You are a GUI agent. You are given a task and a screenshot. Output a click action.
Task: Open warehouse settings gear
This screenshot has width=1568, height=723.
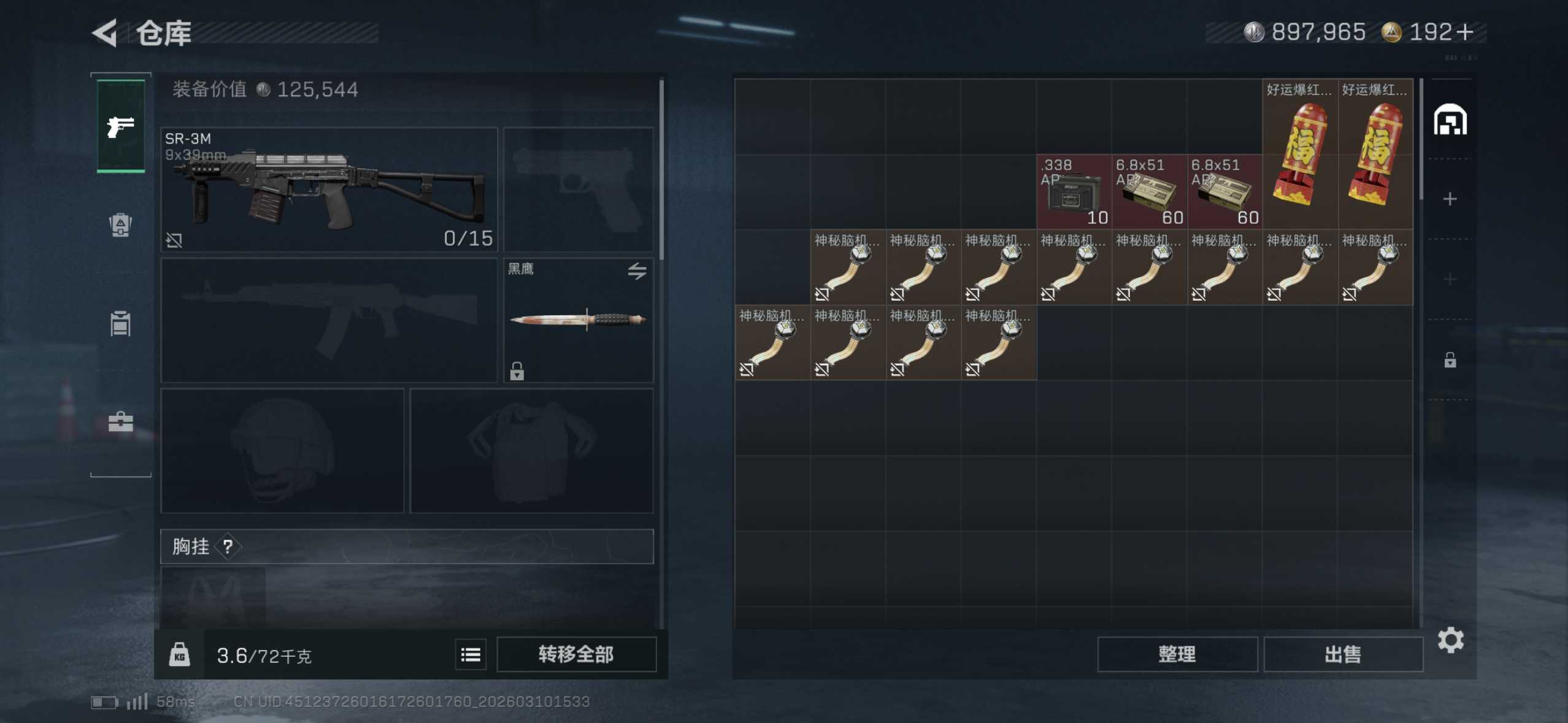point(1450,640)
